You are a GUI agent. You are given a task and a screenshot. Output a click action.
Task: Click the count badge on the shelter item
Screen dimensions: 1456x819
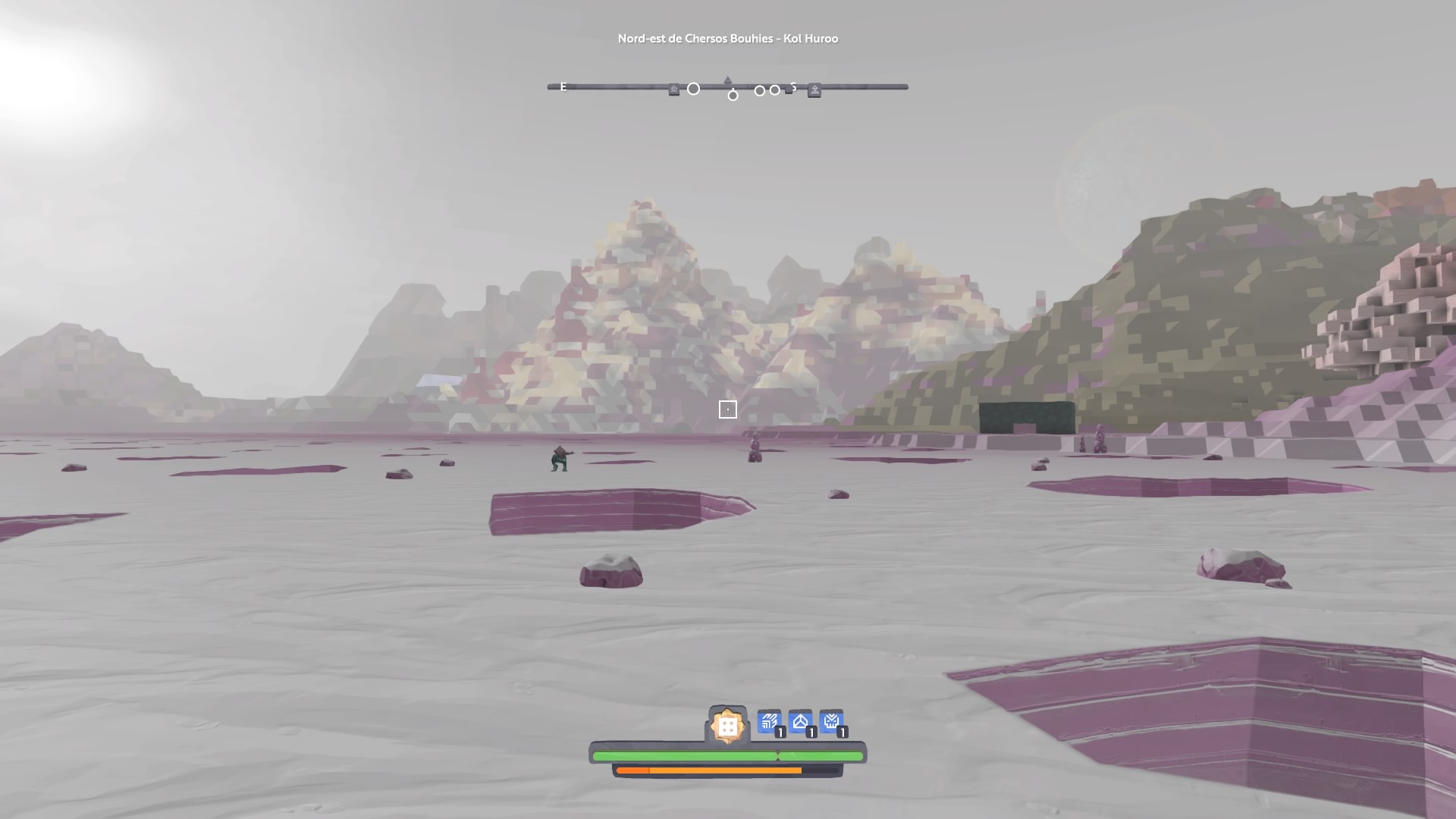pyautogui.click(x=811, y=732)
